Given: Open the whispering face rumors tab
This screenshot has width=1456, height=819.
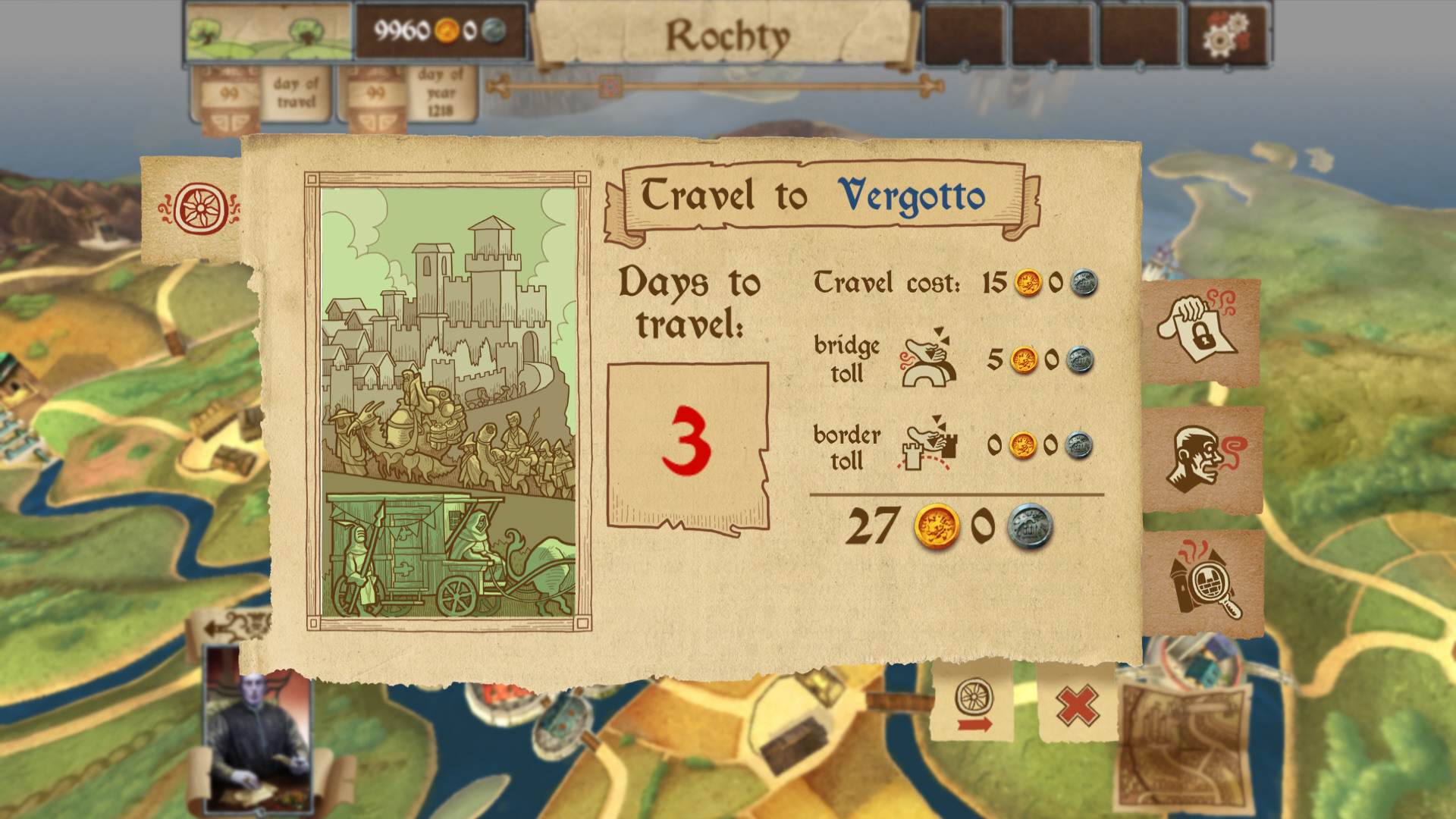Looking at the screenshot, I should [x=1202, y=457].
